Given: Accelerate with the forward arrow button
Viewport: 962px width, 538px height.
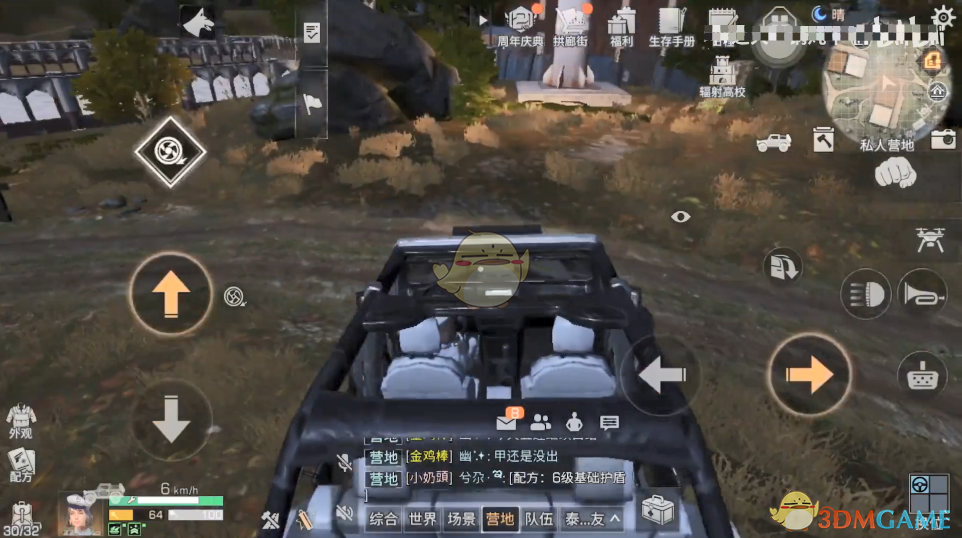Looking at the screenshot, I should point(171,294).
